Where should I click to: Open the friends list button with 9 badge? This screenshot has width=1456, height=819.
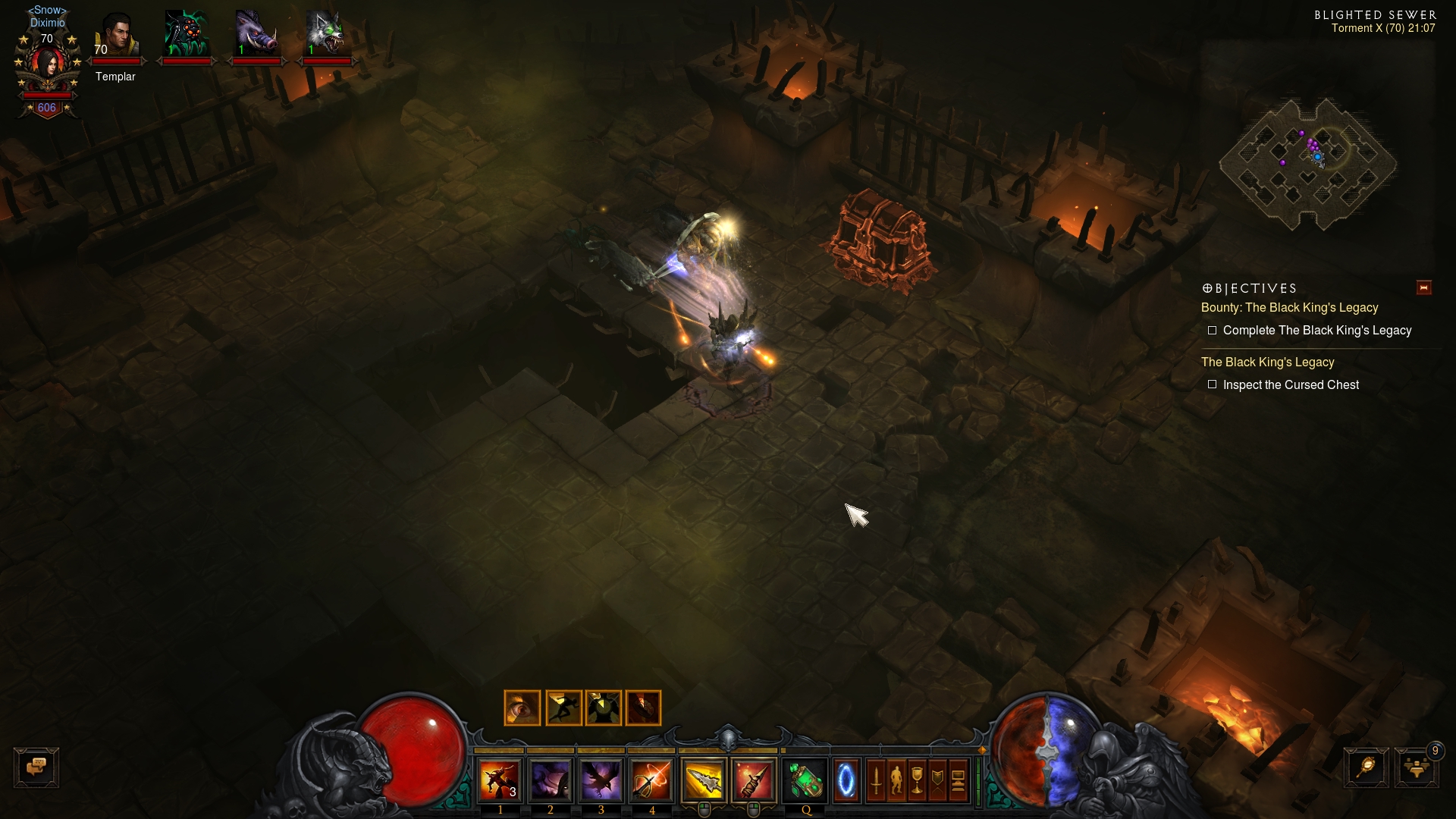(1416, 767)
